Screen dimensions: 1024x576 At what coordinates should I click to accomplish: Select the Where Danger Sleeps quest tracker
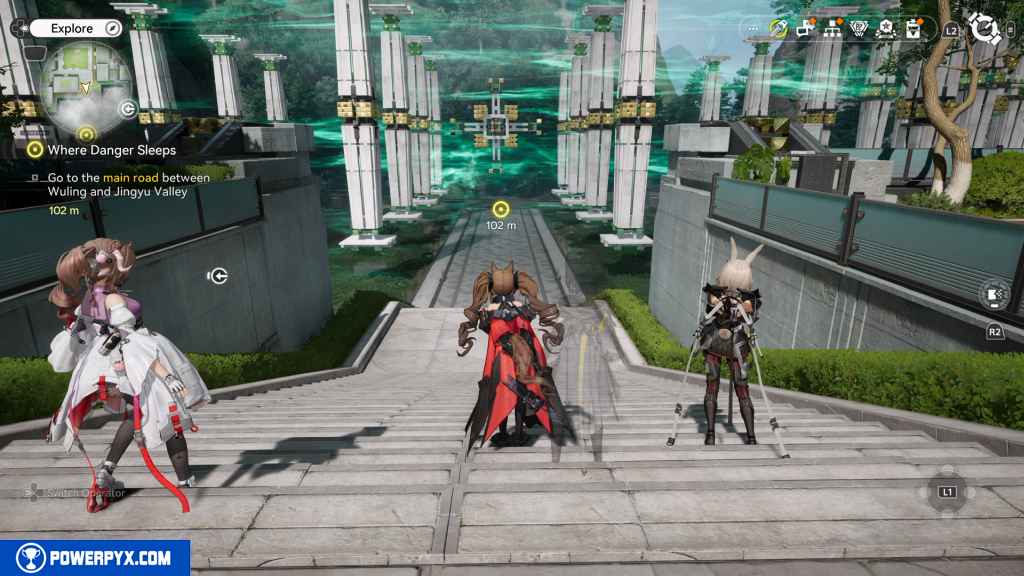105,150
